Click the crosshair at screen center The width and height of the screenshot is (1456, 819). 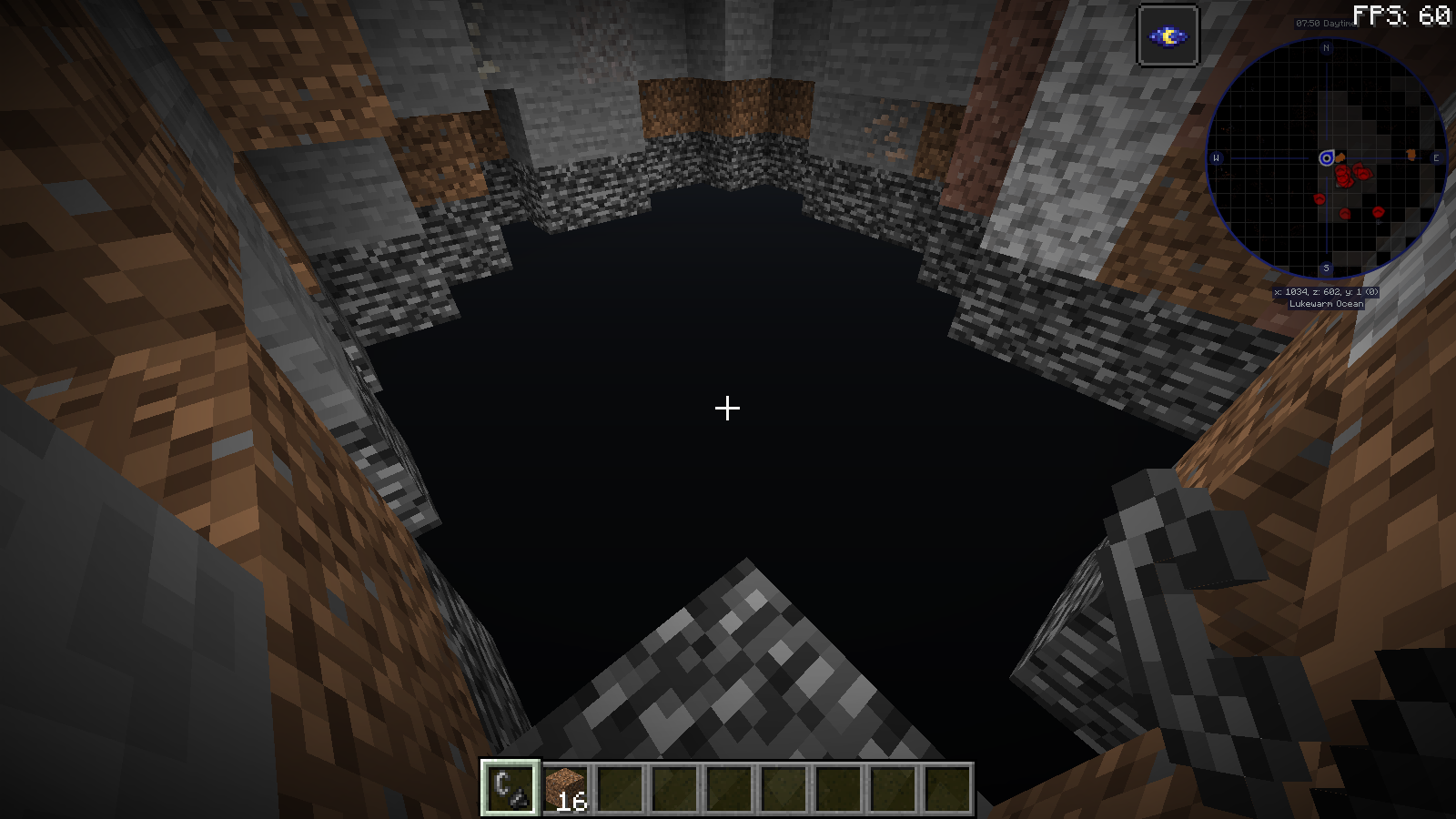pyautogui.click(x=727, y=409)
